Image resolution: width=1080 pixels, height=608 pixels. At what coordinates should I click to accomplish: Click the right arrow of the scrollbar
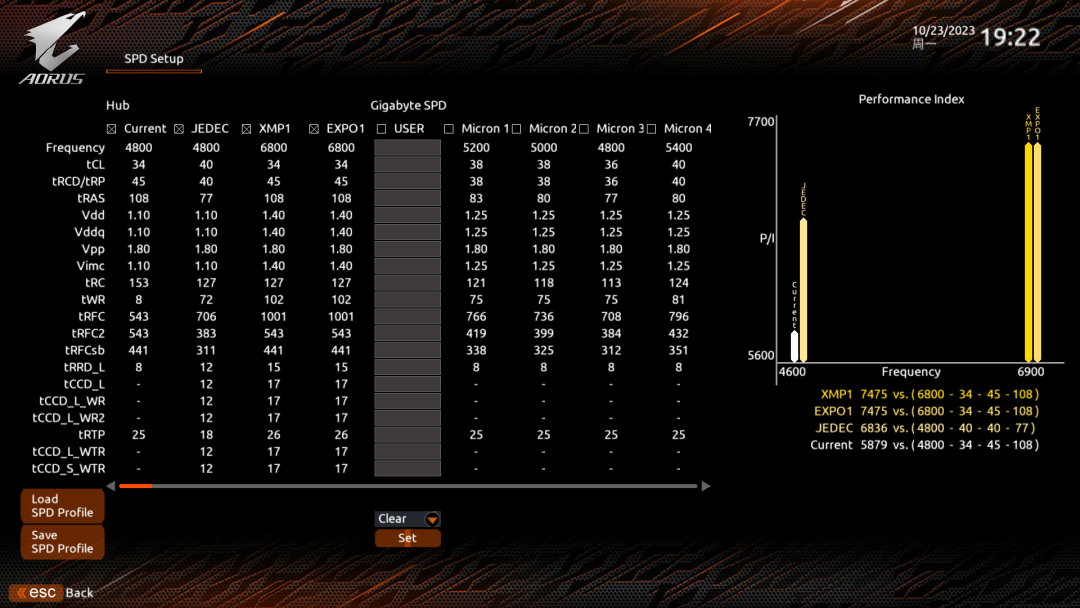point(706,486)
